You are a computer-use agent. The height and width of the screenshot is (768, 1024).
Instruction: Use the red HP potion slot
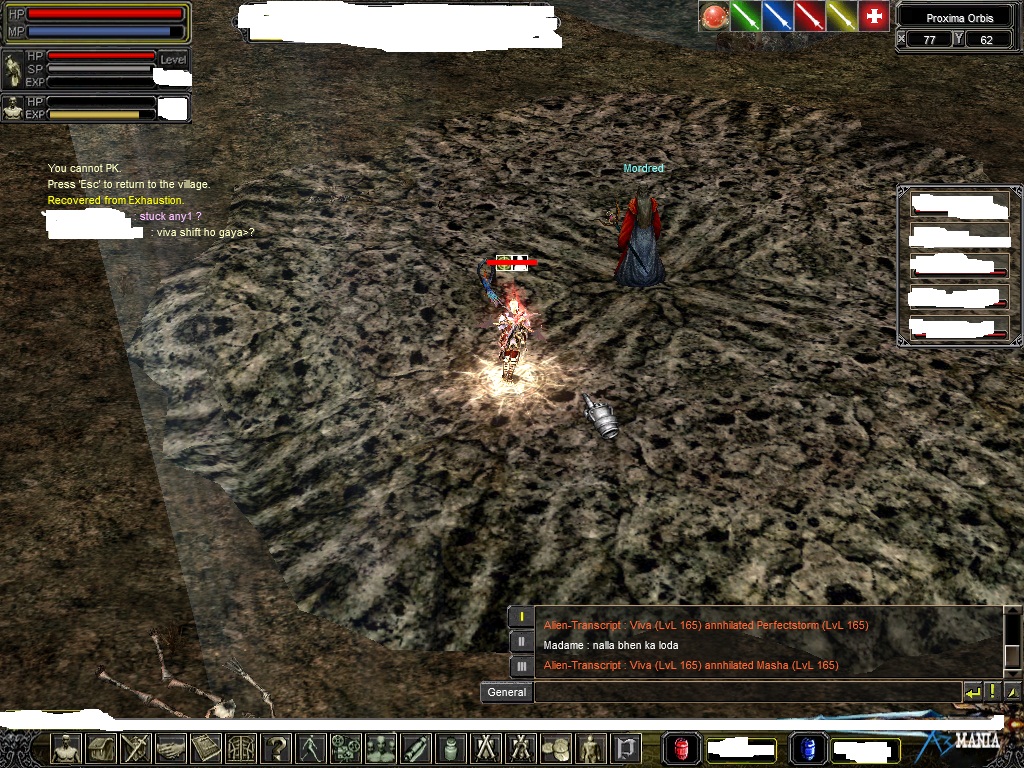coord(682,748)
